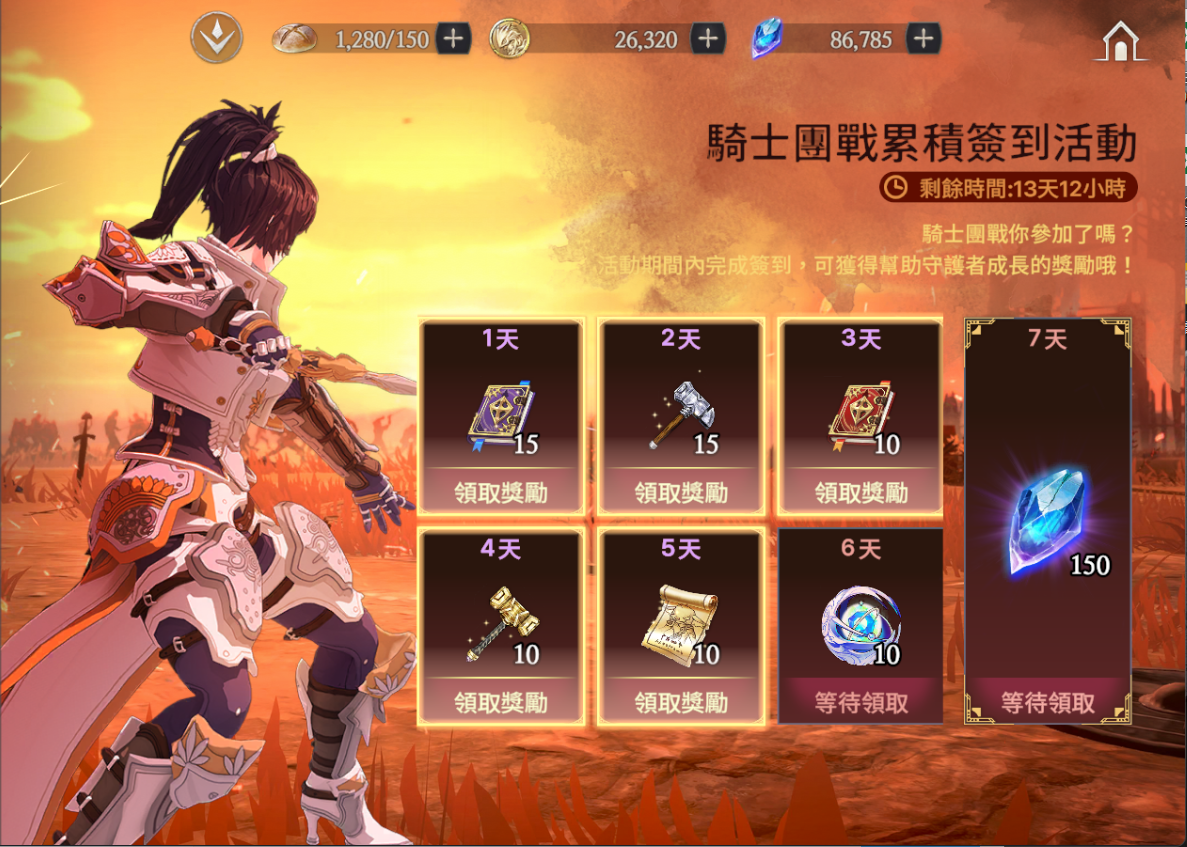Buy more blue crystals with plus button

(x=922, y=39)
